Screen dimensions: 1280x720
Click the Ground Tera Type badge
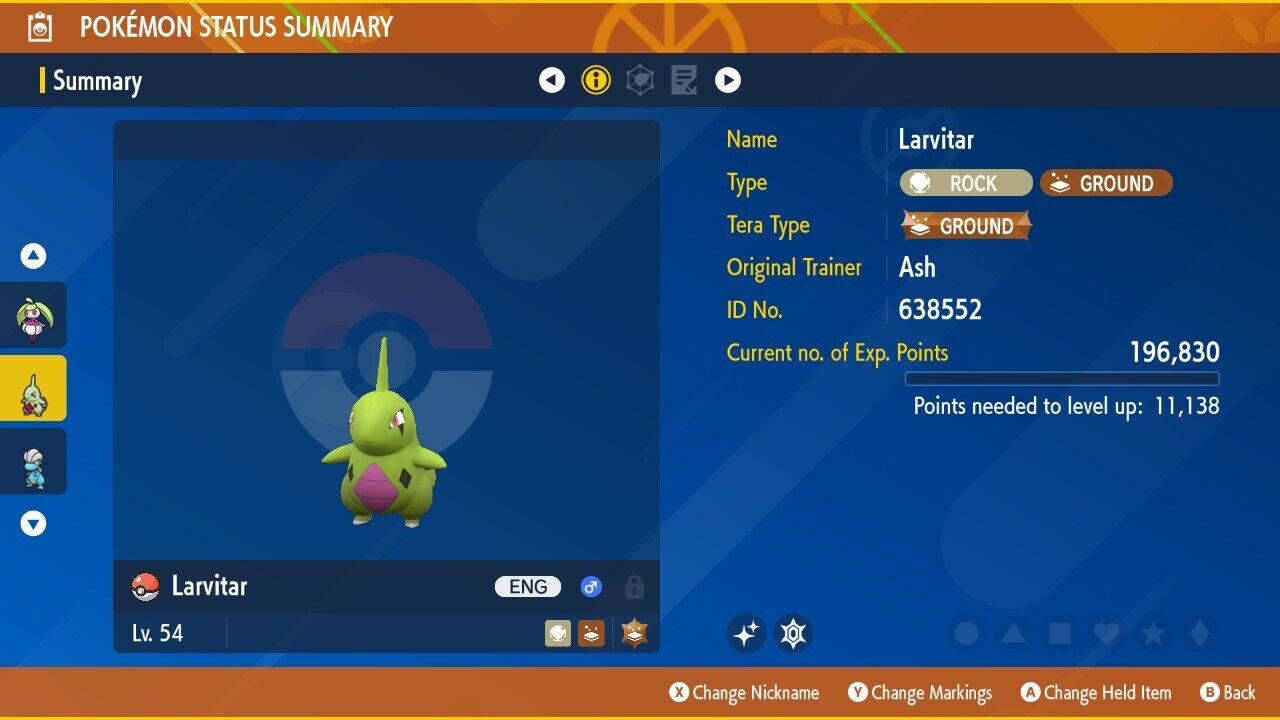pyautogui.click(x=966, y=226)
